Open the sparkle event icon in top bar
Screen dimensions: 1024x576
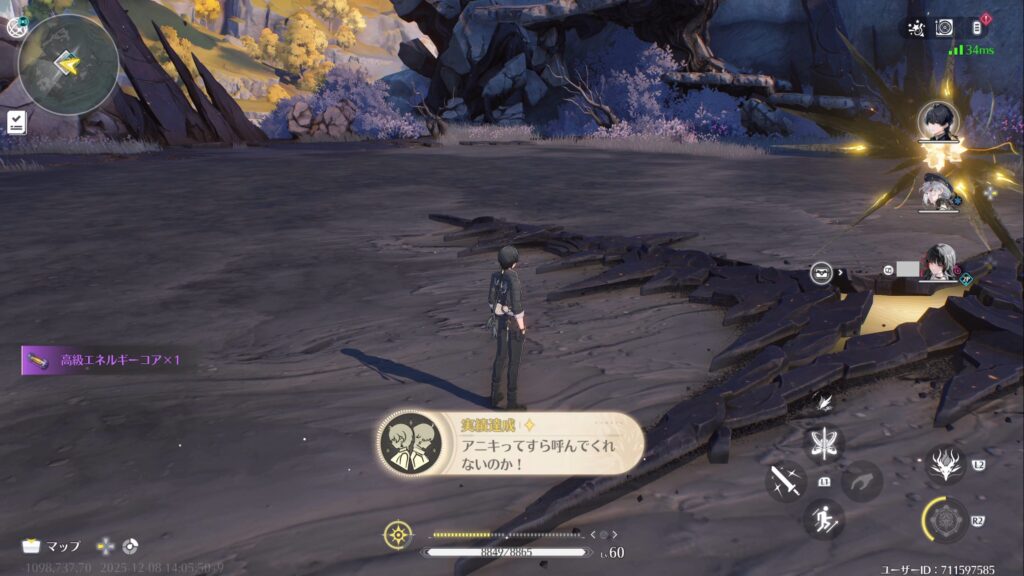915,28
